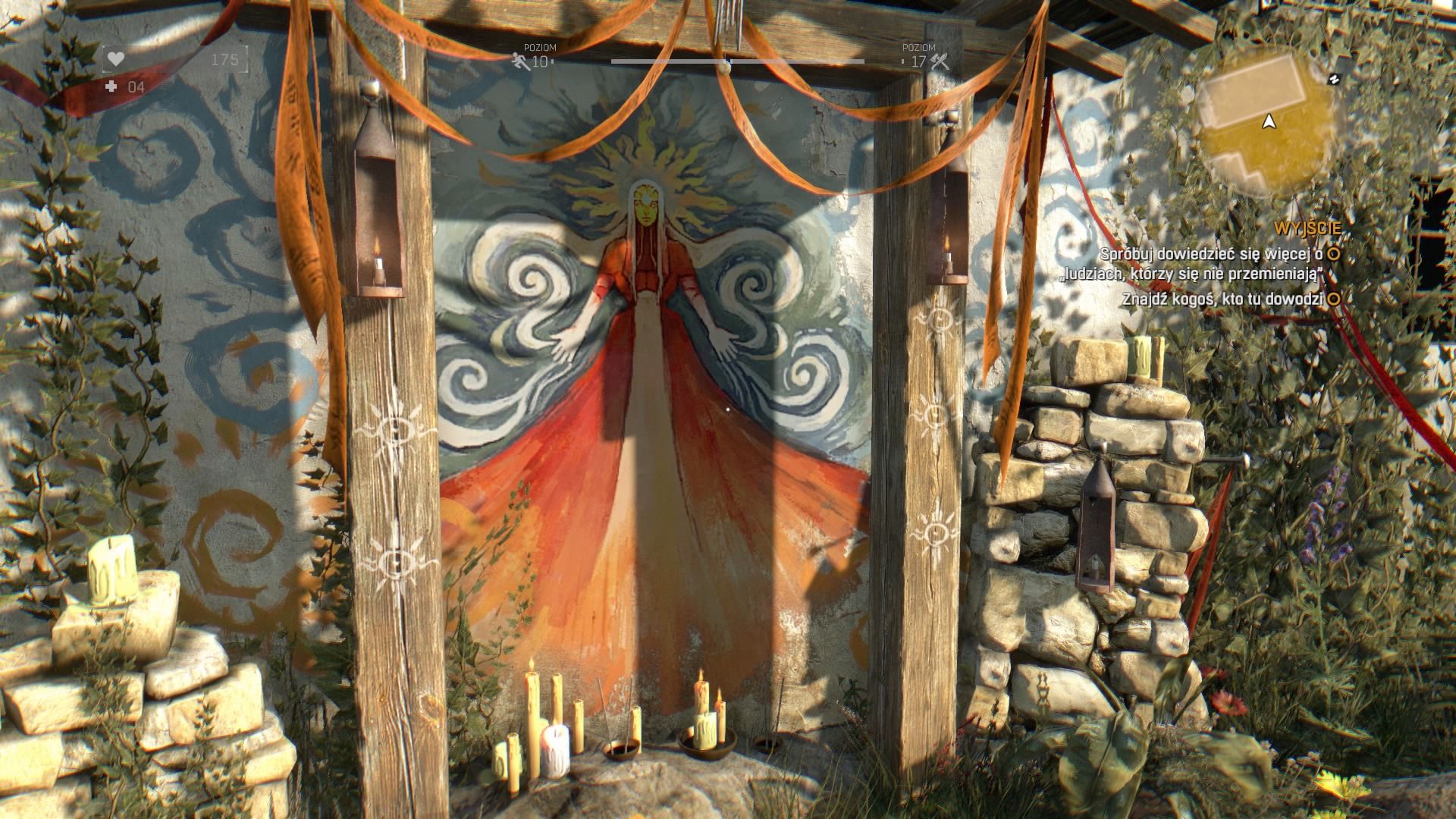Click the heart health icon
Image resolution: width=1456 pixels, height=819 pixels.
(116, 59)
